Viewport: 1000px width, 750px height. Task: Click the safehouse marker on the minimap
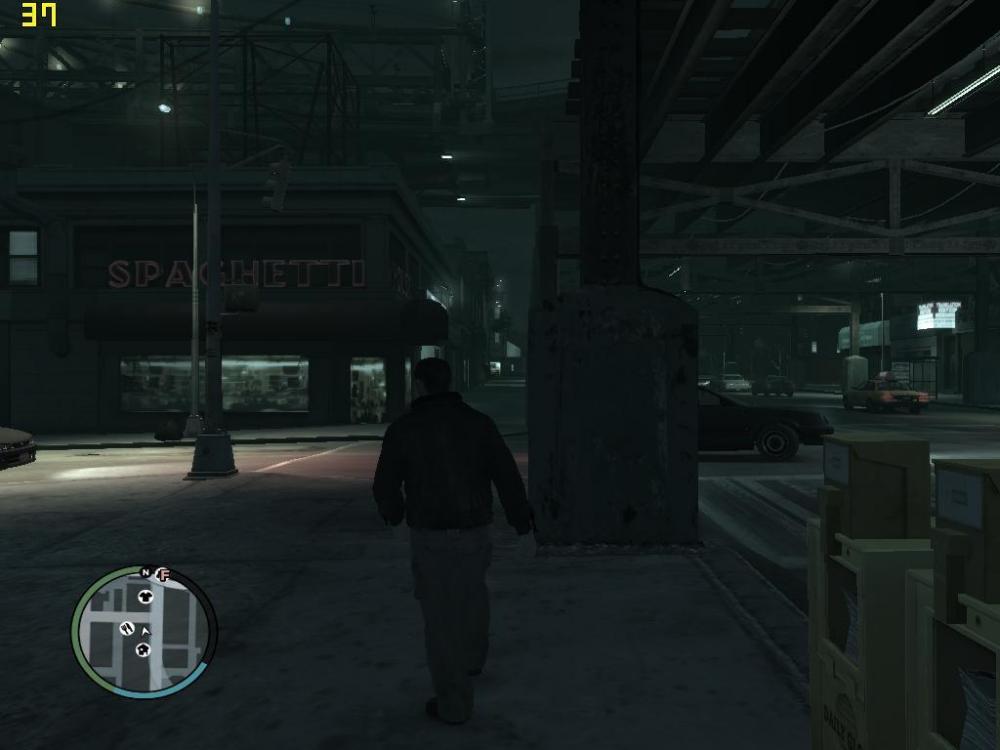click(143, 651)
